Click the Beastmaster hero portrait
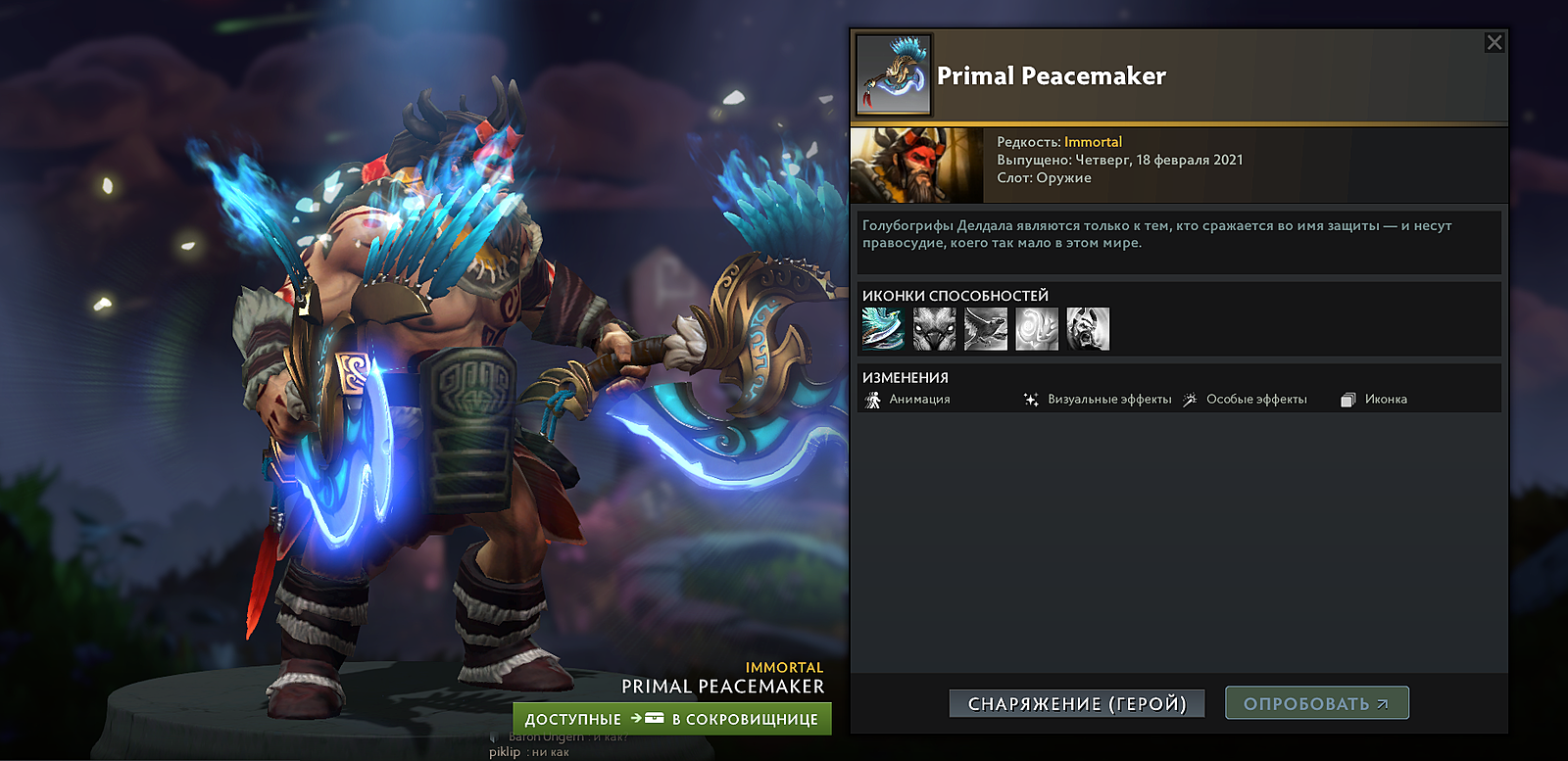Image resolution: width=1568 pixels, height=761 pixels. point(916,166)
